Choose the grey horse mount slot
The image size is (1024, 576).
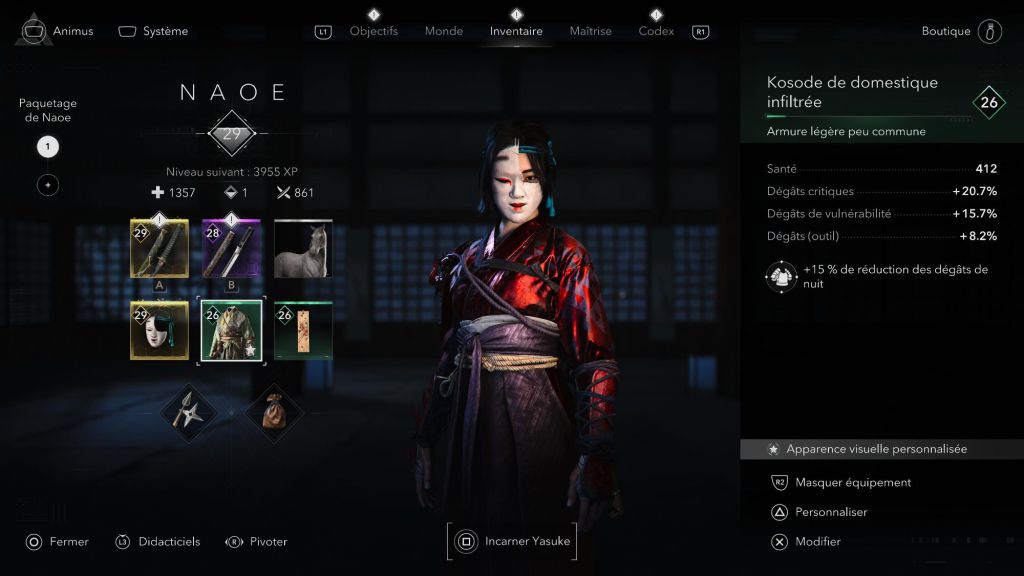[x=303, y=248]
